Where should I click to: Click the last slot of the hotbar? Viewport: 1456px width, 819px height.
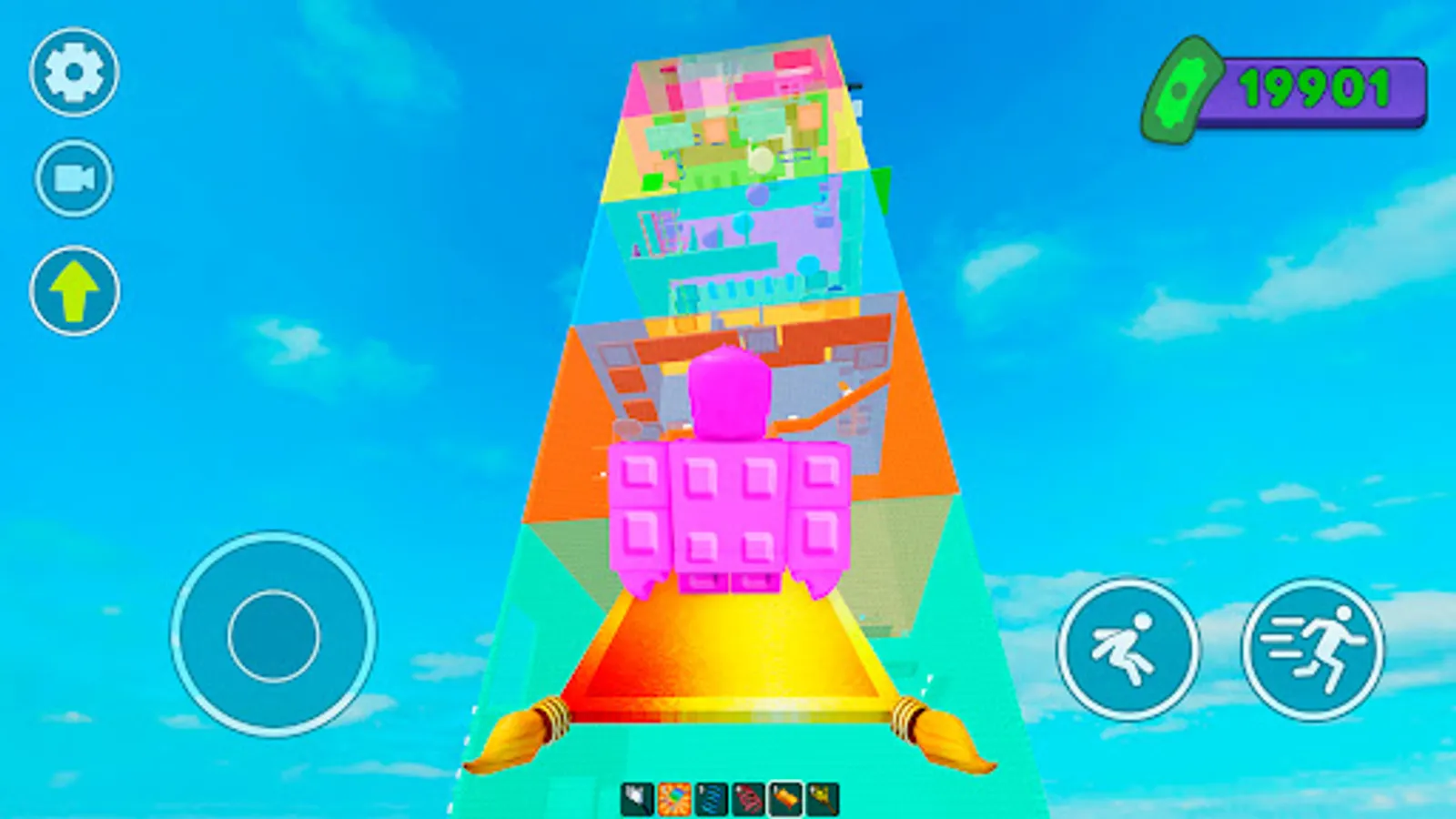(824, 797)
